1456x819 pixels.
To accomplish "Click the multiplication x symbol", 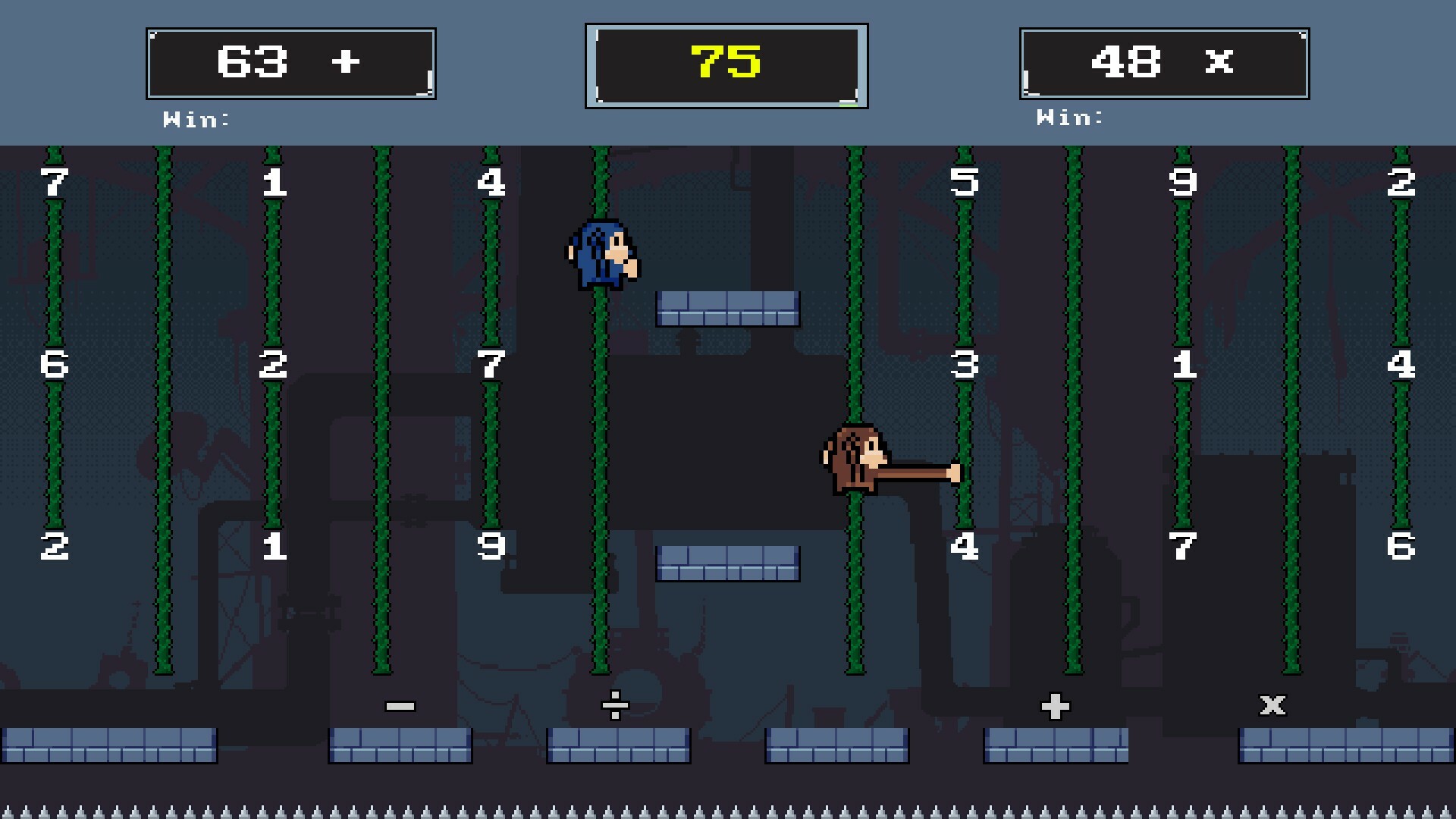I will pos(1272,704).
